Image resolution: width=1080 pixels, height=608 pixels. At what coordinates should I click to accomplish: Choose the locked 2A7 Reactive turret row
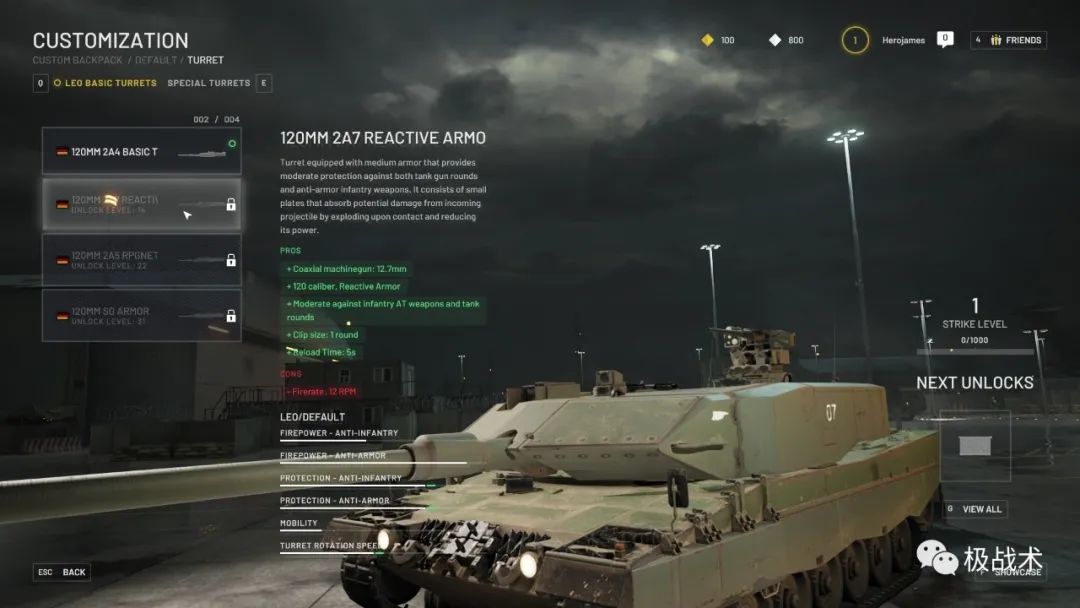click(x=141, y=205)
